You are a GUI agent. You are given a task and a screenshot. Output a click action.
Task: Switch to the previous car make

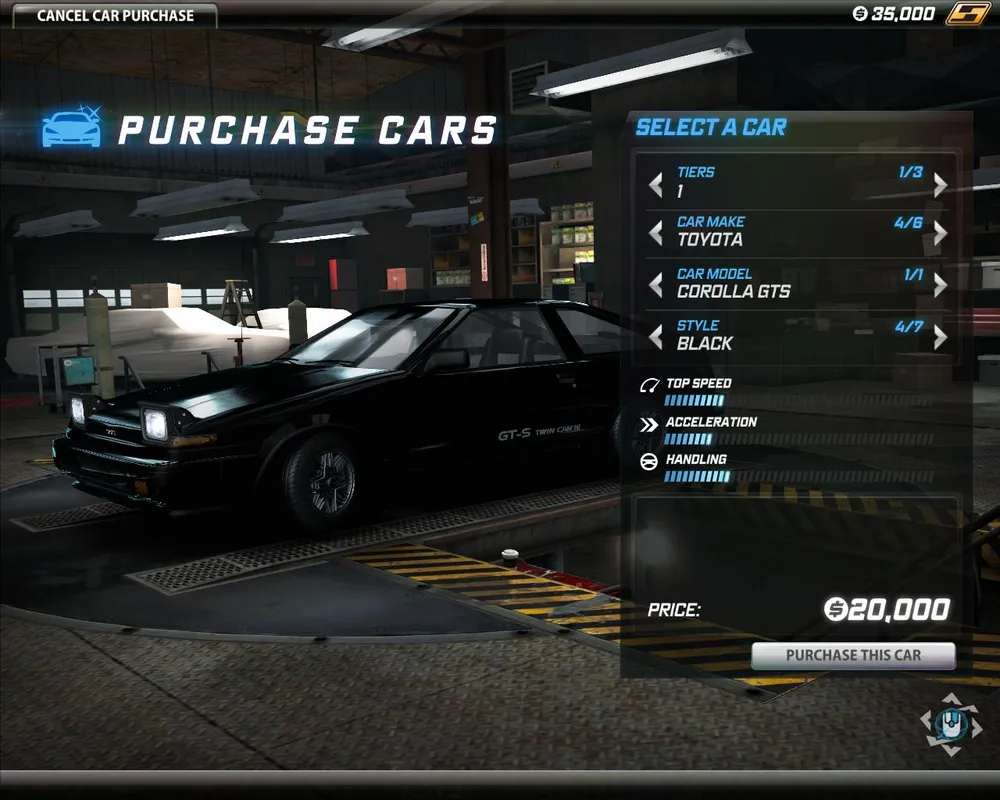point(656,233)
